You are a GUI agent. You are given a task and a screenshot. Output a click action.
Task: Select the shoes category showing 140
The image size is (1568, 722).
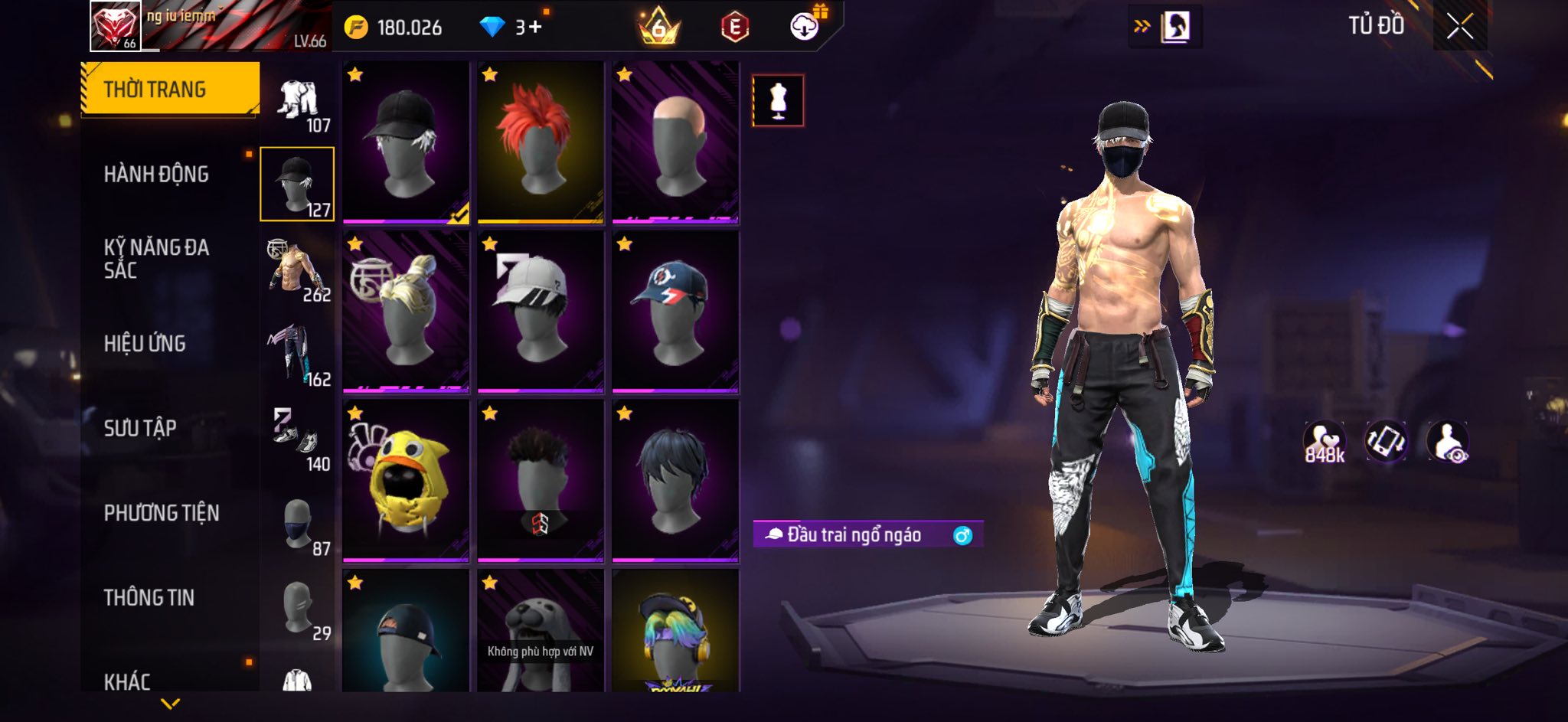pos(297,439)
